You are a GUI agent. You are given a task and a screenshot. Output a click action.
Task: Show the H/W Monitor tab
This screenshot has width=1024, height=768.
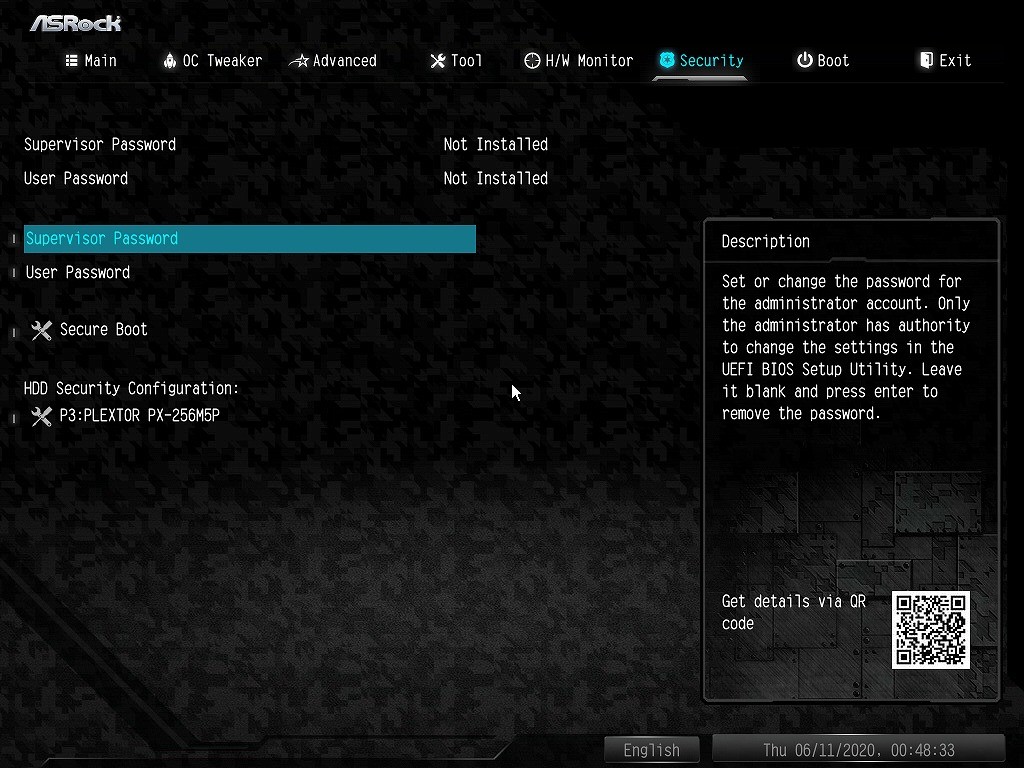579,61
